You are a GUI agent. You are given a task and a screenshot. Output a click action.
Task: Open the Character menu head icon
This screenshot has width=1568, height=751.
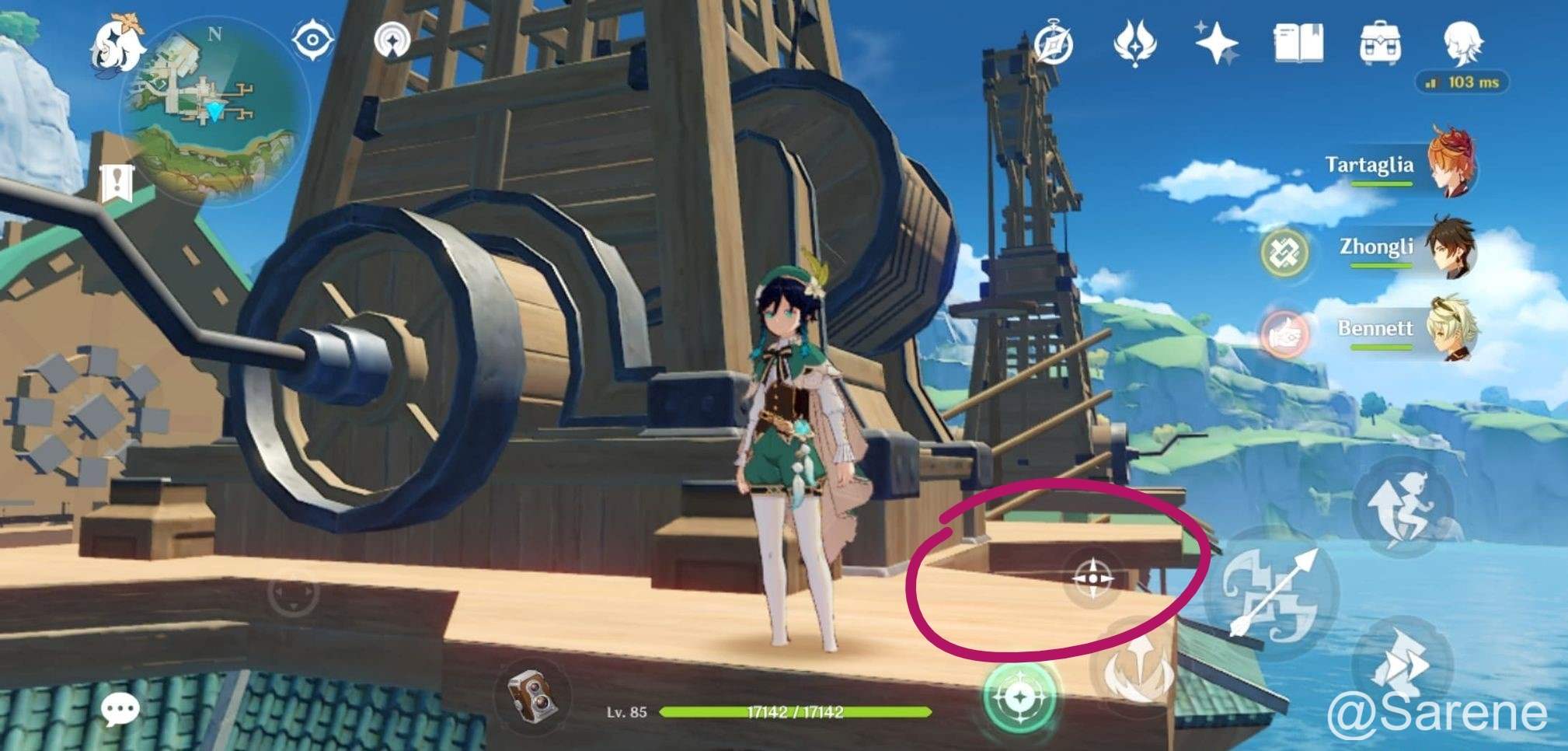1462,43
